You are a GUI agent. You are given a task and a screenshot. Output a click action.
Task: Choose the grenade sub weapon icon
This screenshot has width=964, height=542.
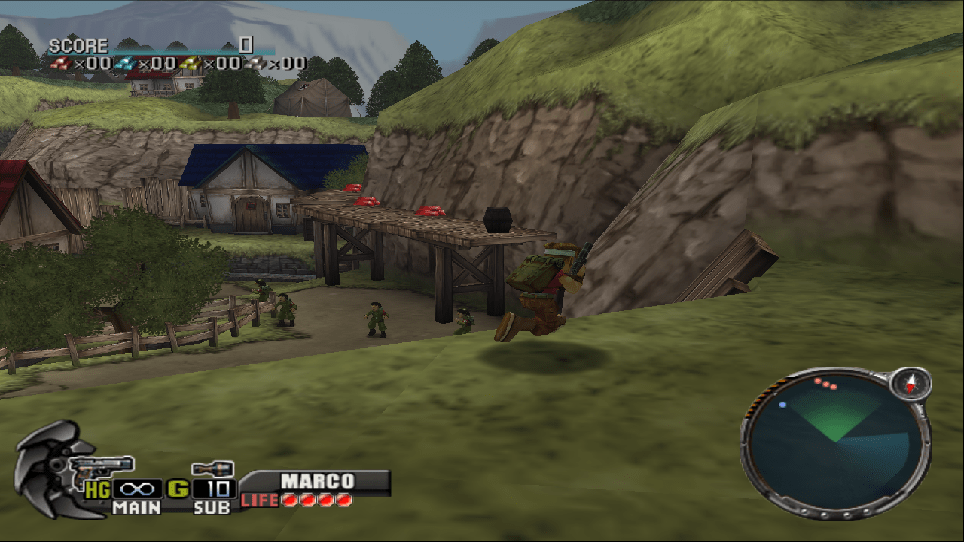click(212, 467)
